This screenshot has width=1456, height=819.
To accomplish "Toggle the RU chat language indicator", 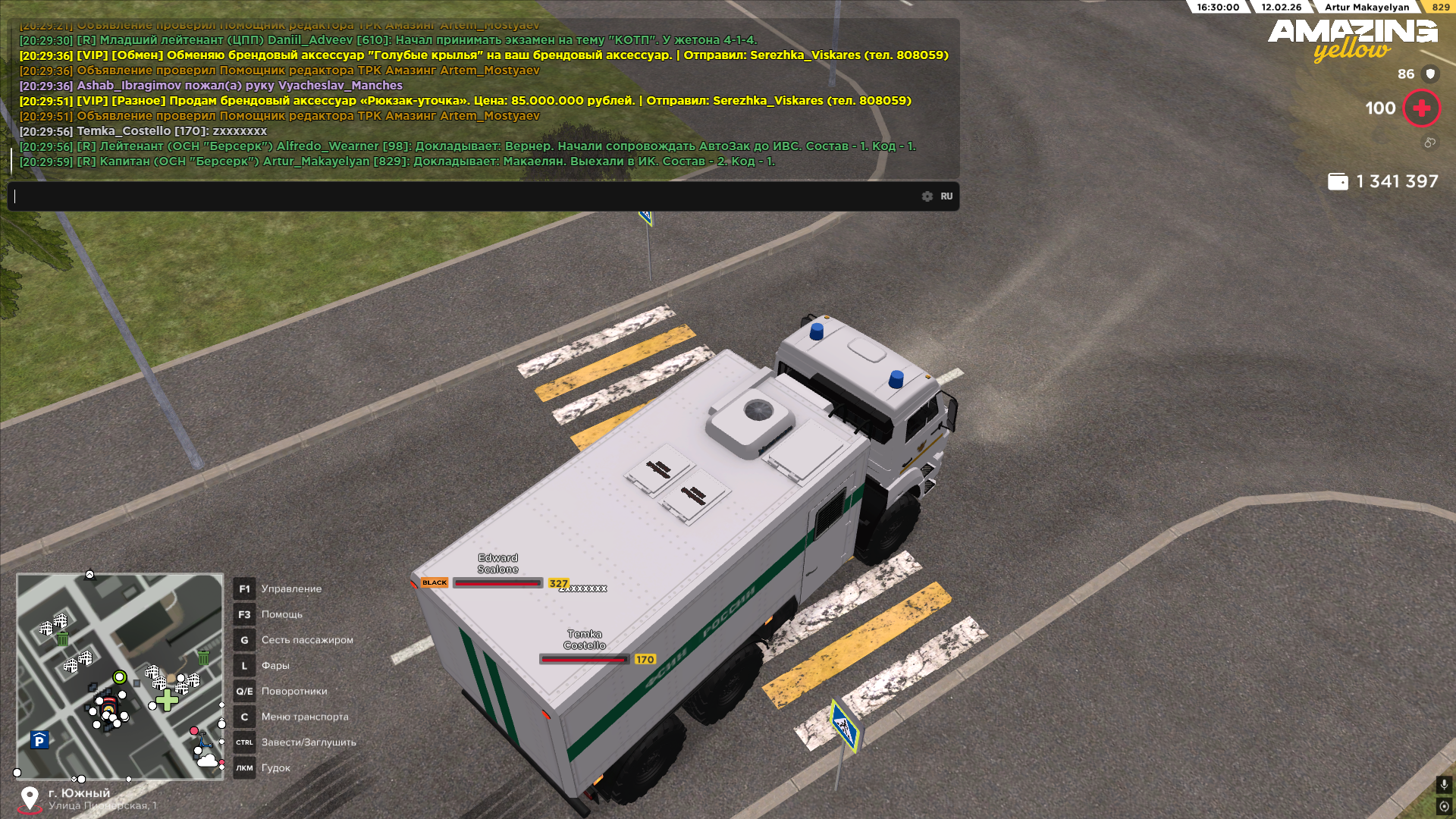I will (946, 196).
